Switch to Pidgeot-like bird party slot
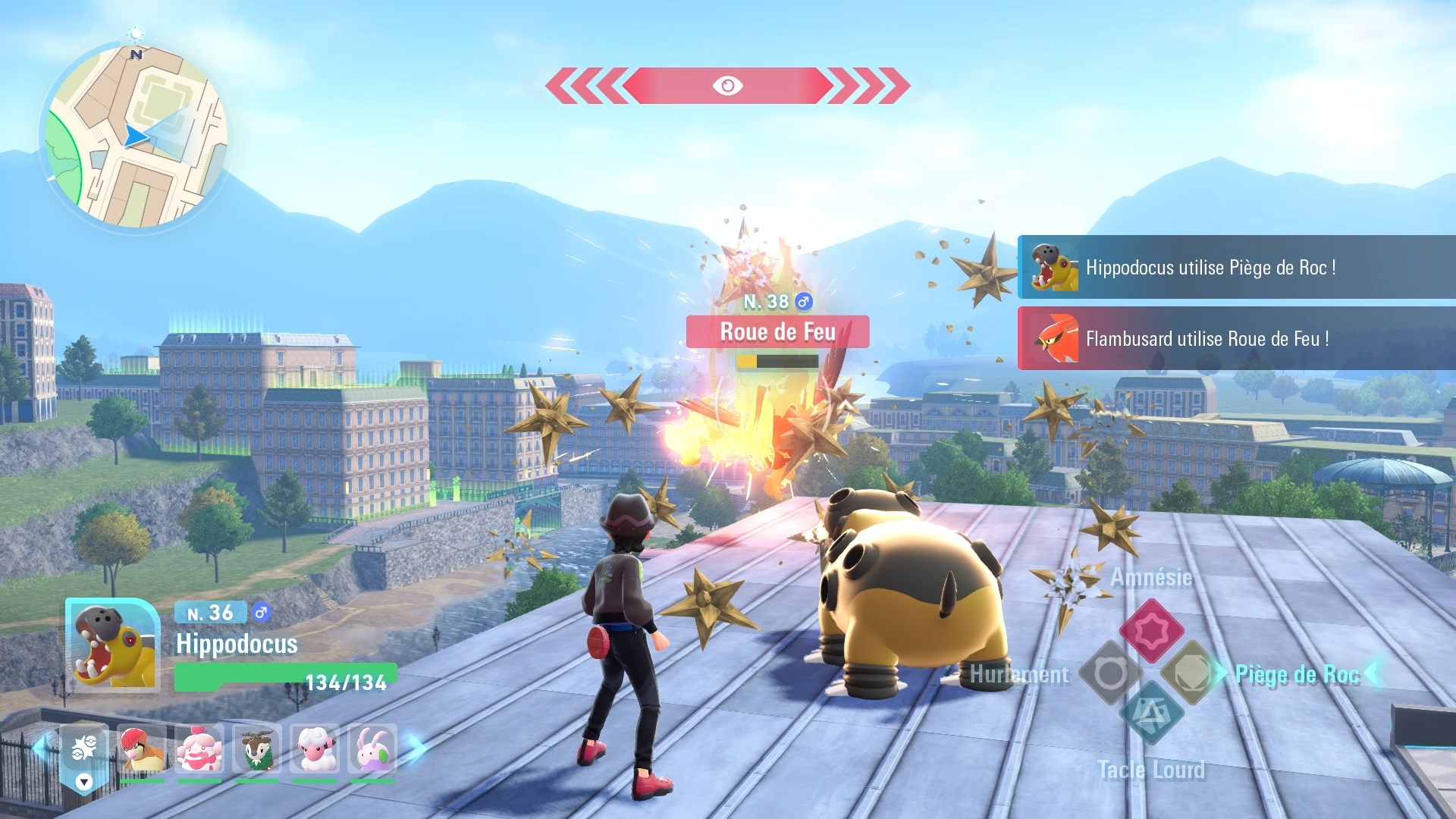Screen dimensions: 1456x819 pos(142,749)
